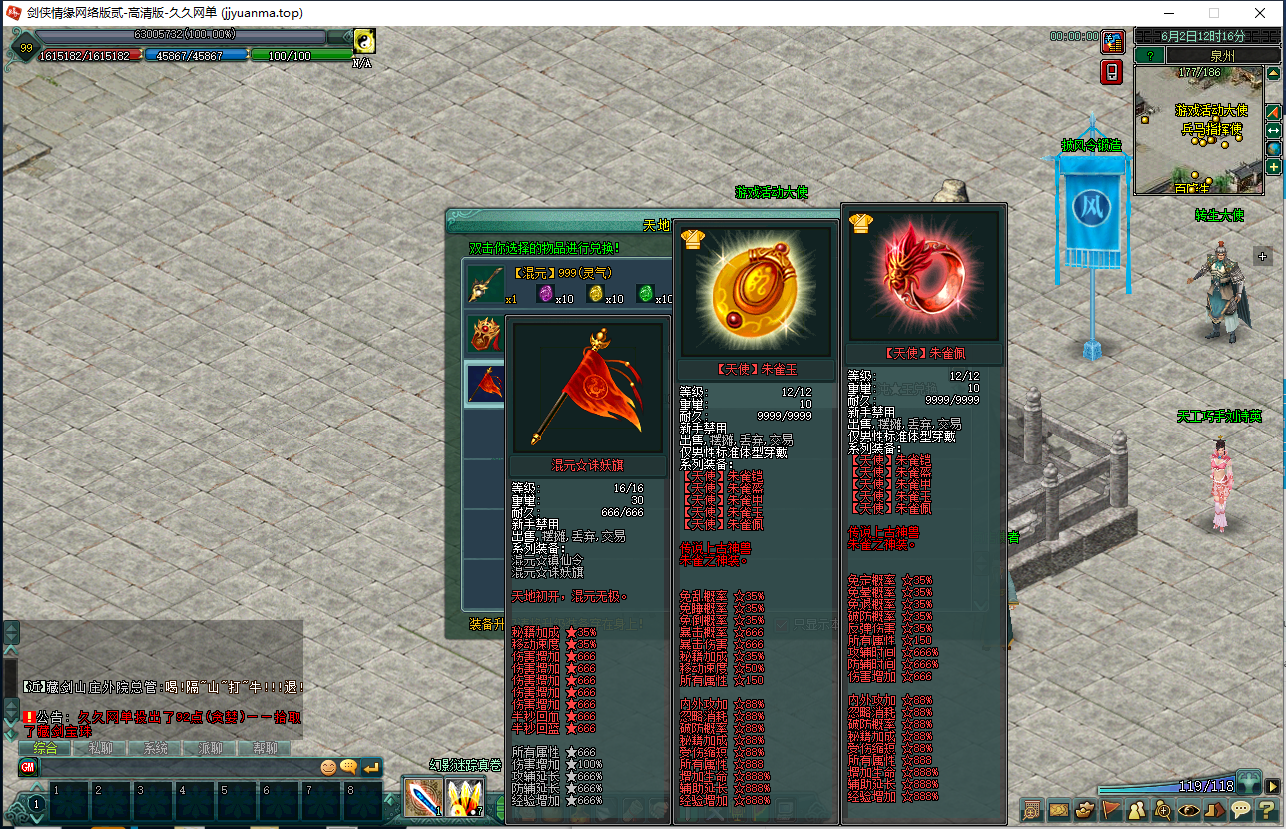
Task: Click the red GM button
Action: point(28,768)
